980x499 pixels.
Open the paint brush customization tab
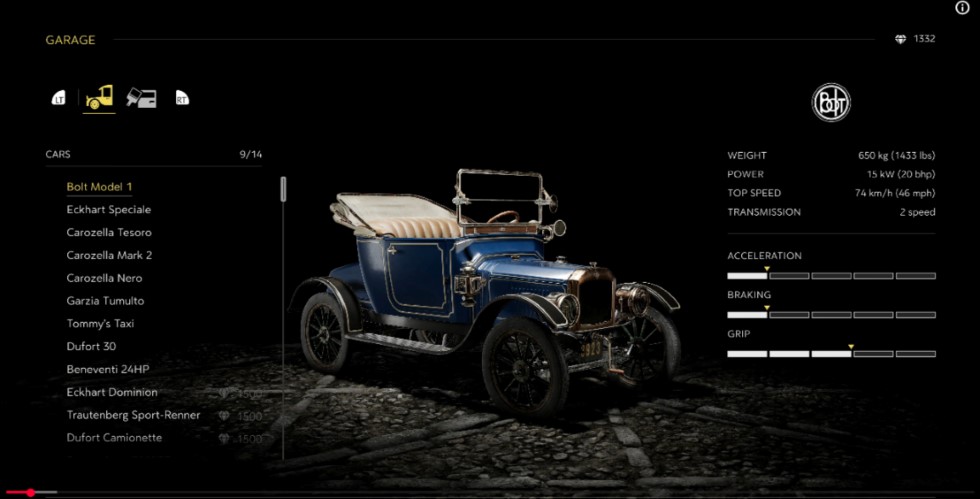pos(141,98)
